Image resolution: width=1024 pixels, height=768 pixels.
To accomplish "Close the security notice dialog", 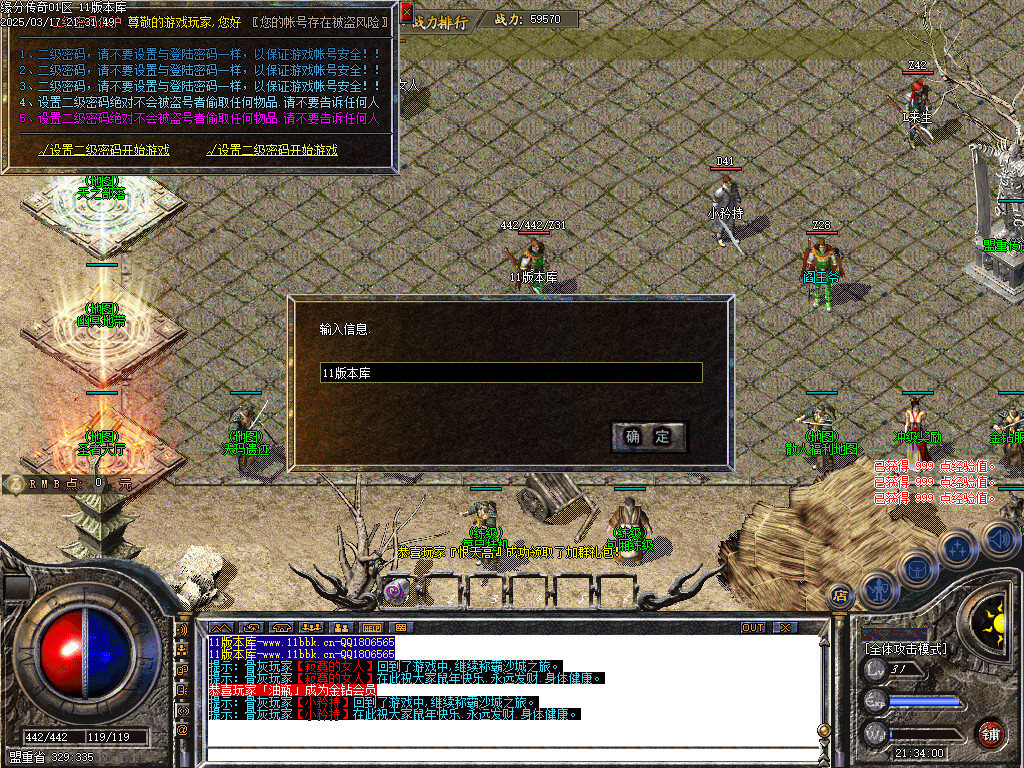I will [406, 13].
